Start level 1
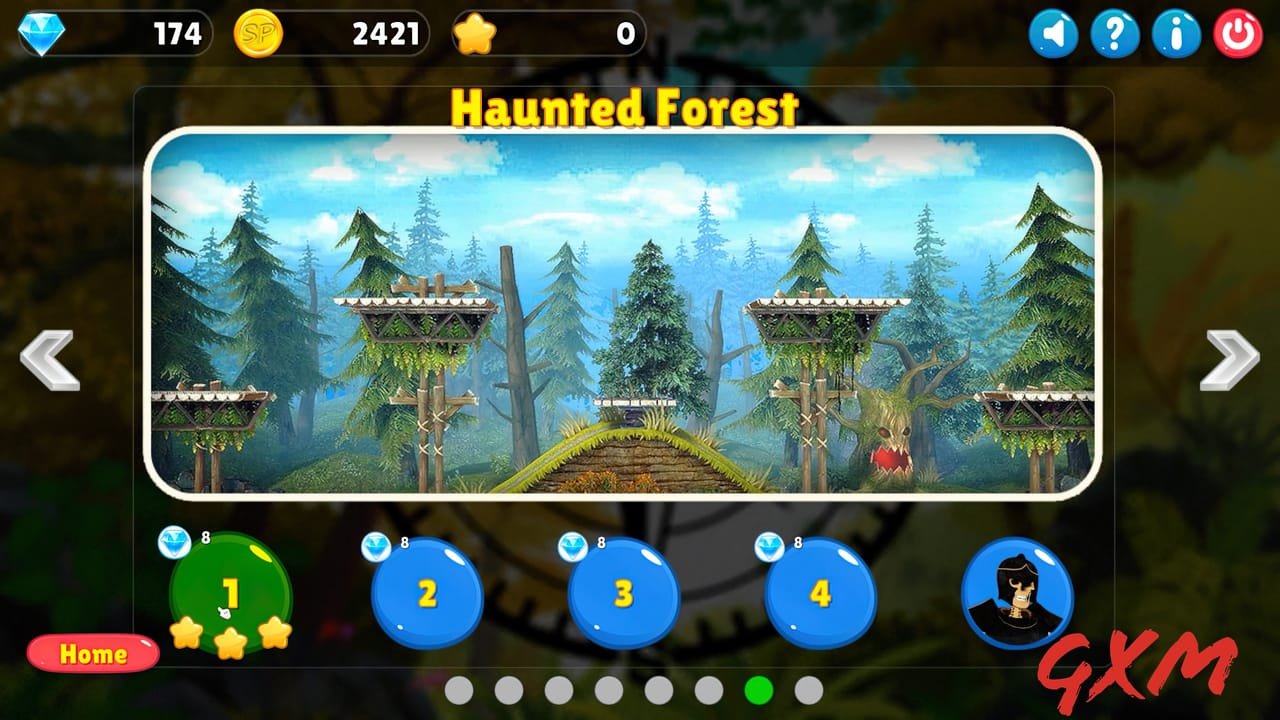 [x=230, y=590]
